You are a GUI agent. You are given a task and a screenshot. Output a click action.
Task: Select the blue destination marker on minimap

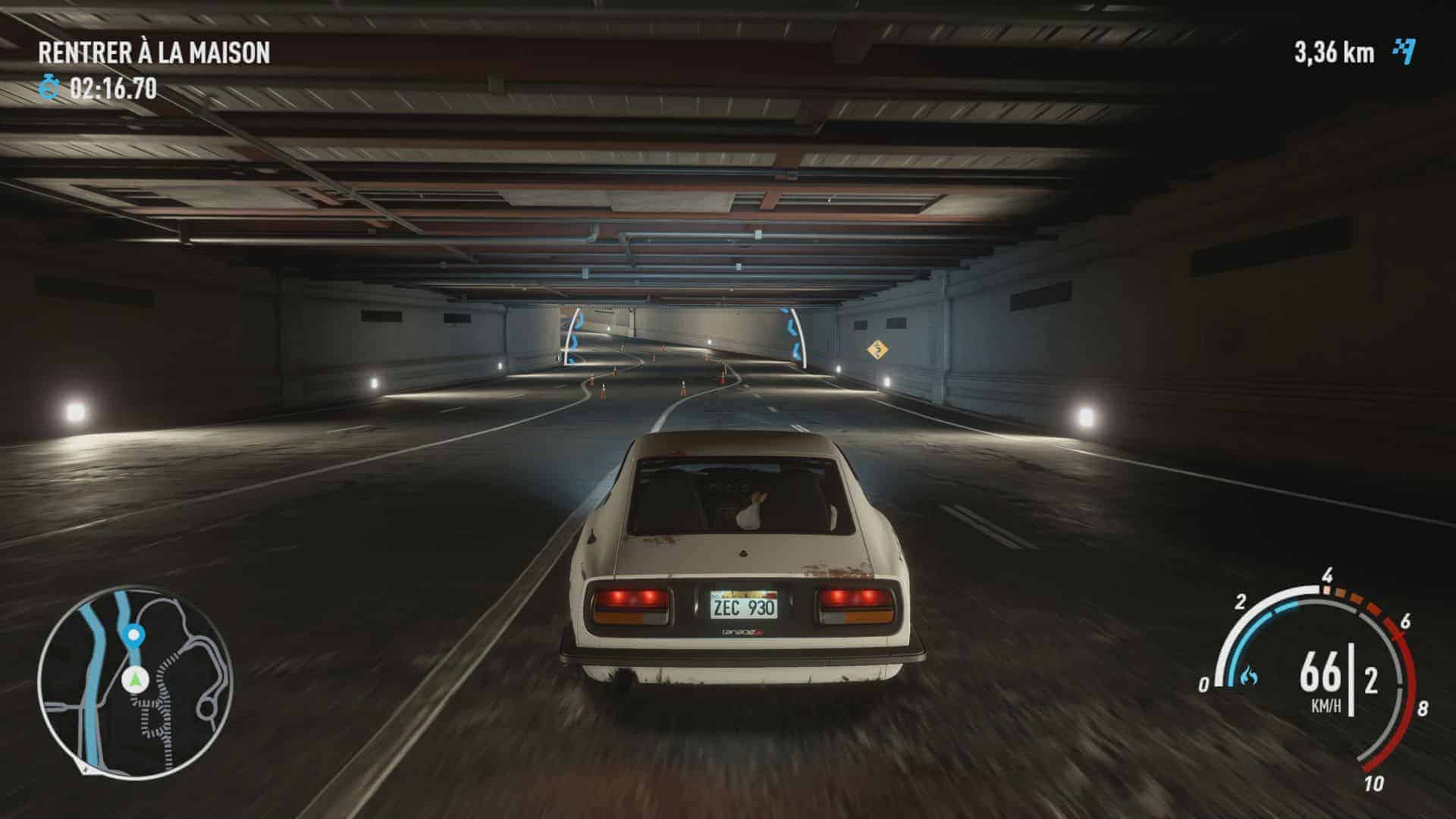click(x=134, y=634)
